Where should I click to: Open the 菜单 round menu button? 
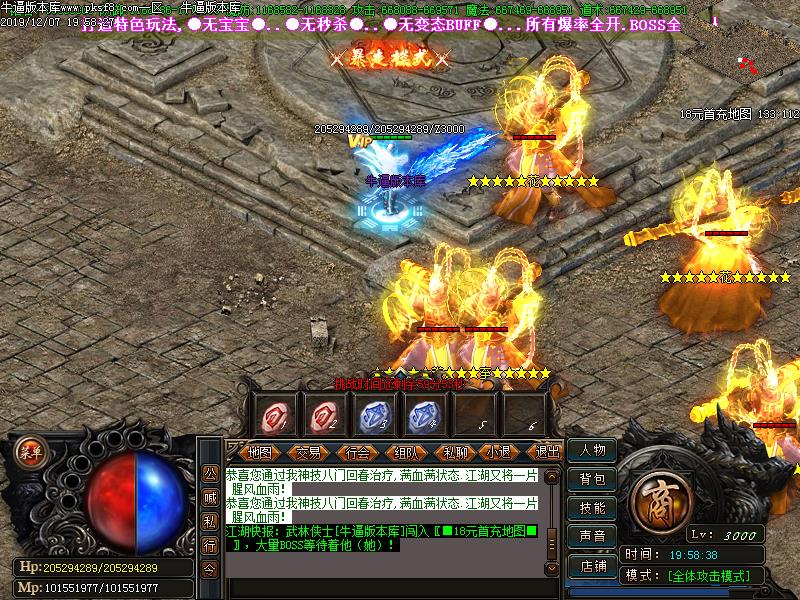point(31,451)
